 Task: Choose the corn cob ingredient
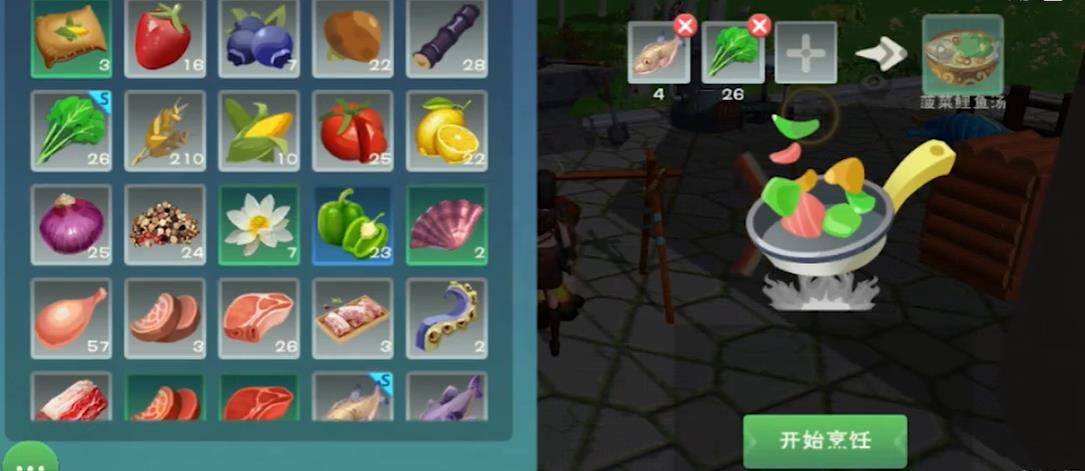pos(258,130)
